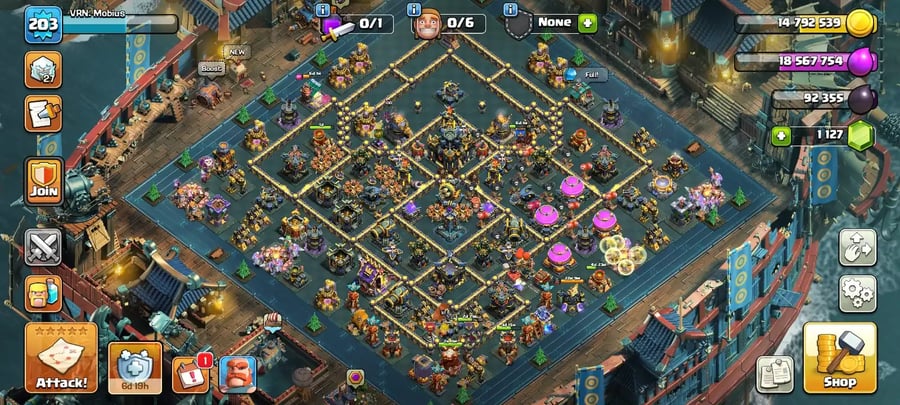Open the settings gears button
The height and width of the screenshot is (405, 900).
tap(857, 292)
